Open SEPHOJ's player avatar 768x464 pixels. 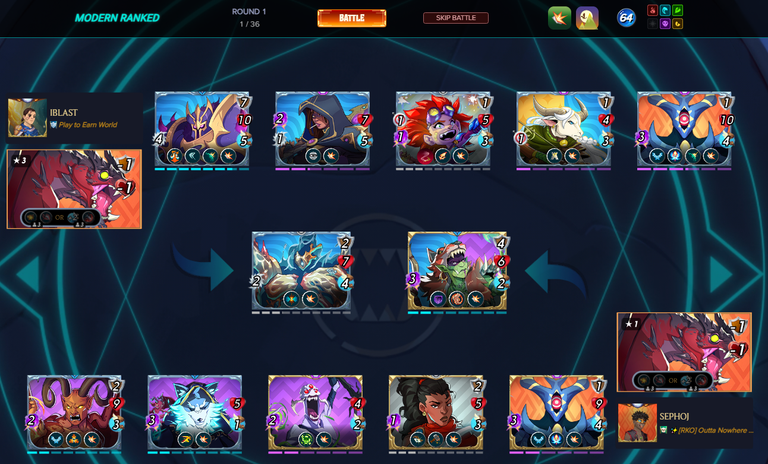636,423
